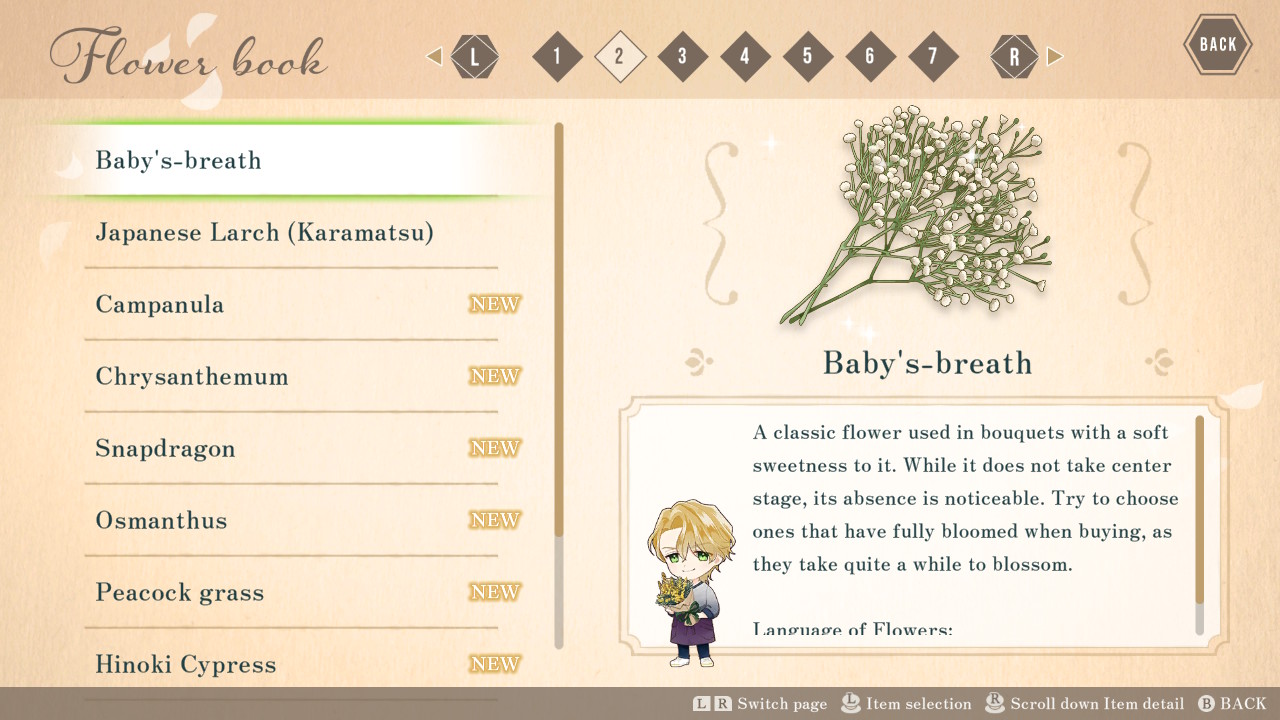Switch to page 1 tab

(557, 56)
